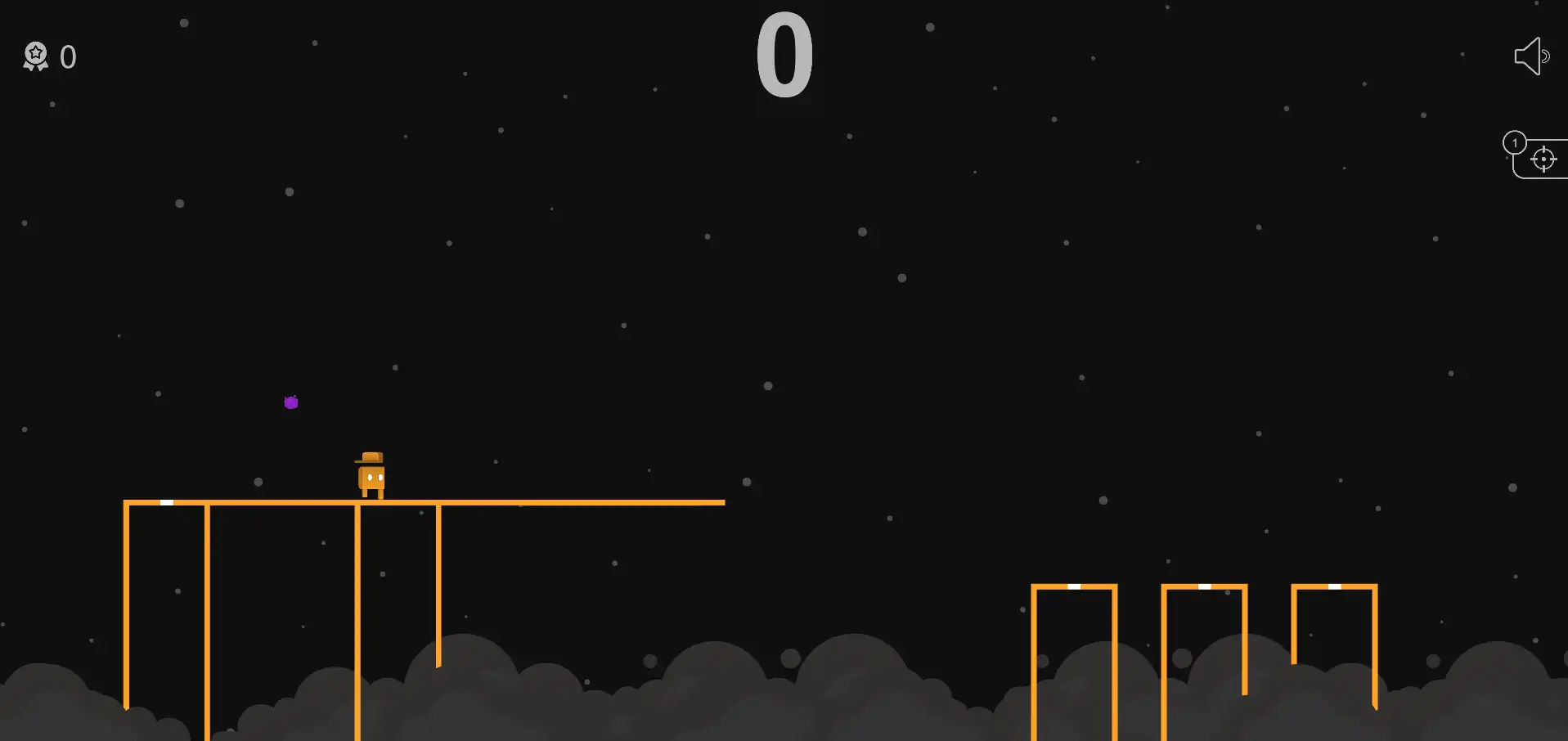
Task: Toggle the sound speaker icon
Action: (x=1530, y=56)
